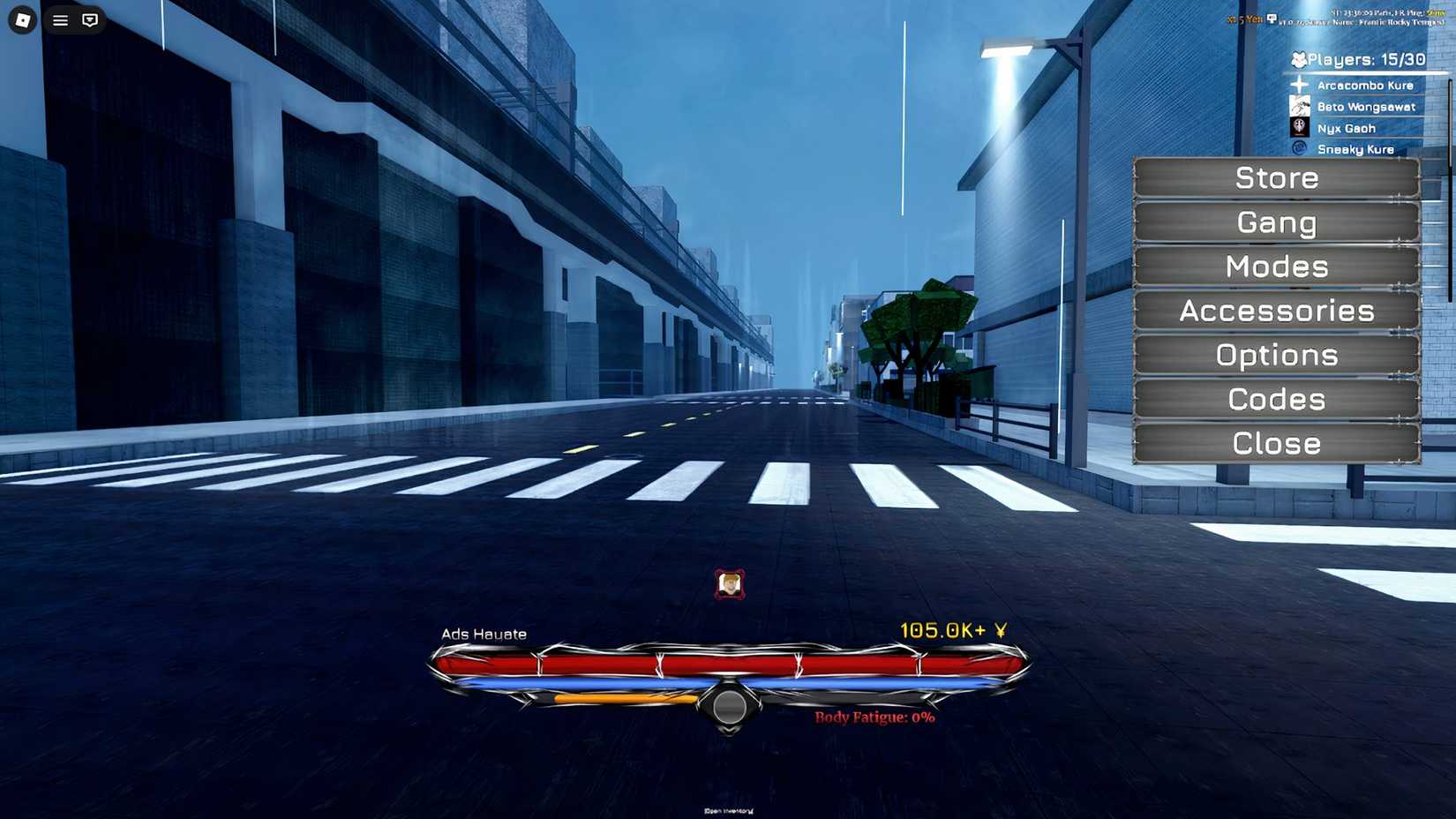
Task: Open the hamburger menu icon
Action: (x=59, y=19)
